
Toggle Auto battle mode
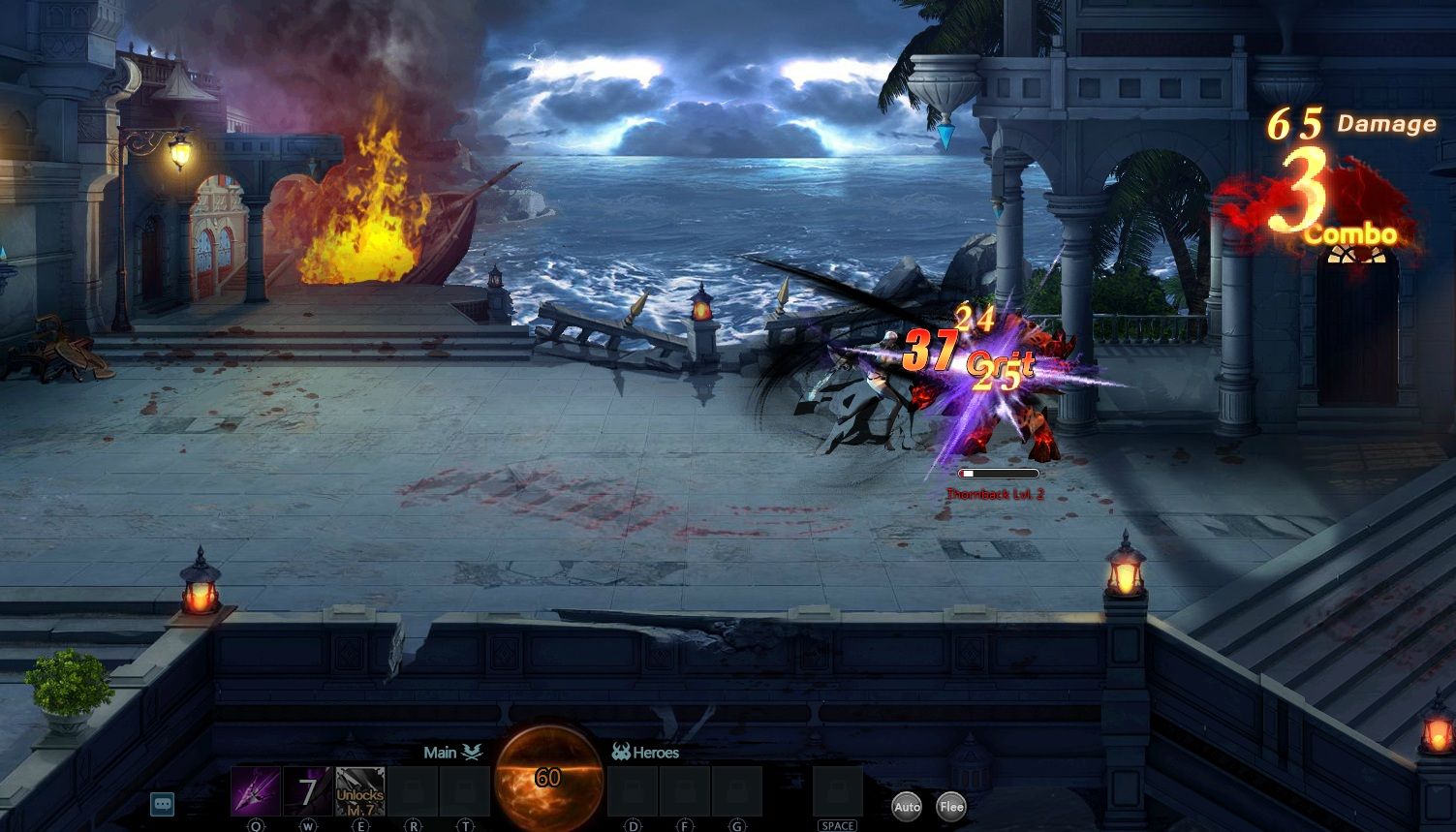coord(906,806)
